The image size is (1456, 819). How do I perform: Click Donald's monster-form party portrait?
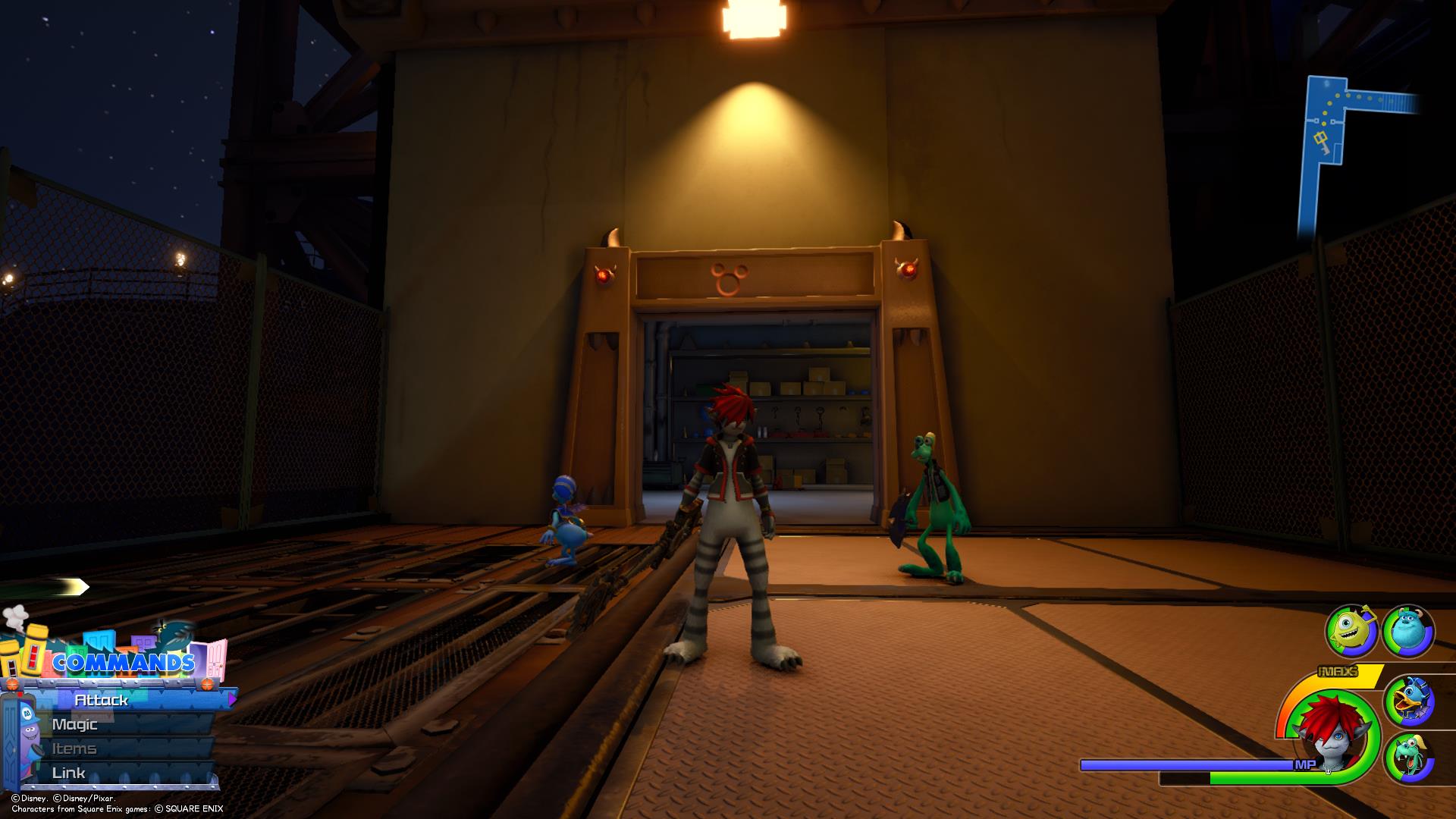1409,701
